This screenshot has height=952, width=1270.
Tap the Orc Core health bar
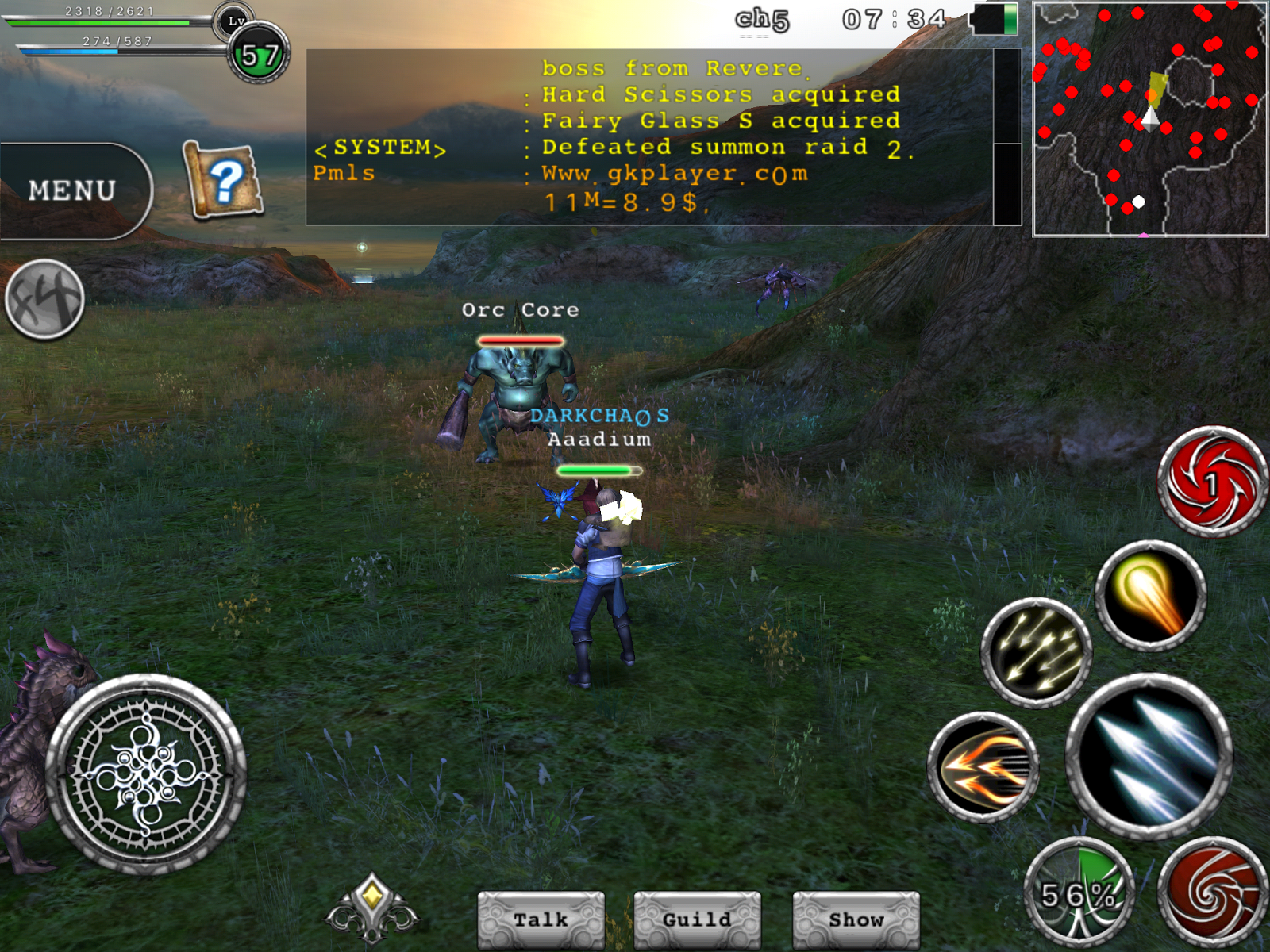tap(520, 340)
